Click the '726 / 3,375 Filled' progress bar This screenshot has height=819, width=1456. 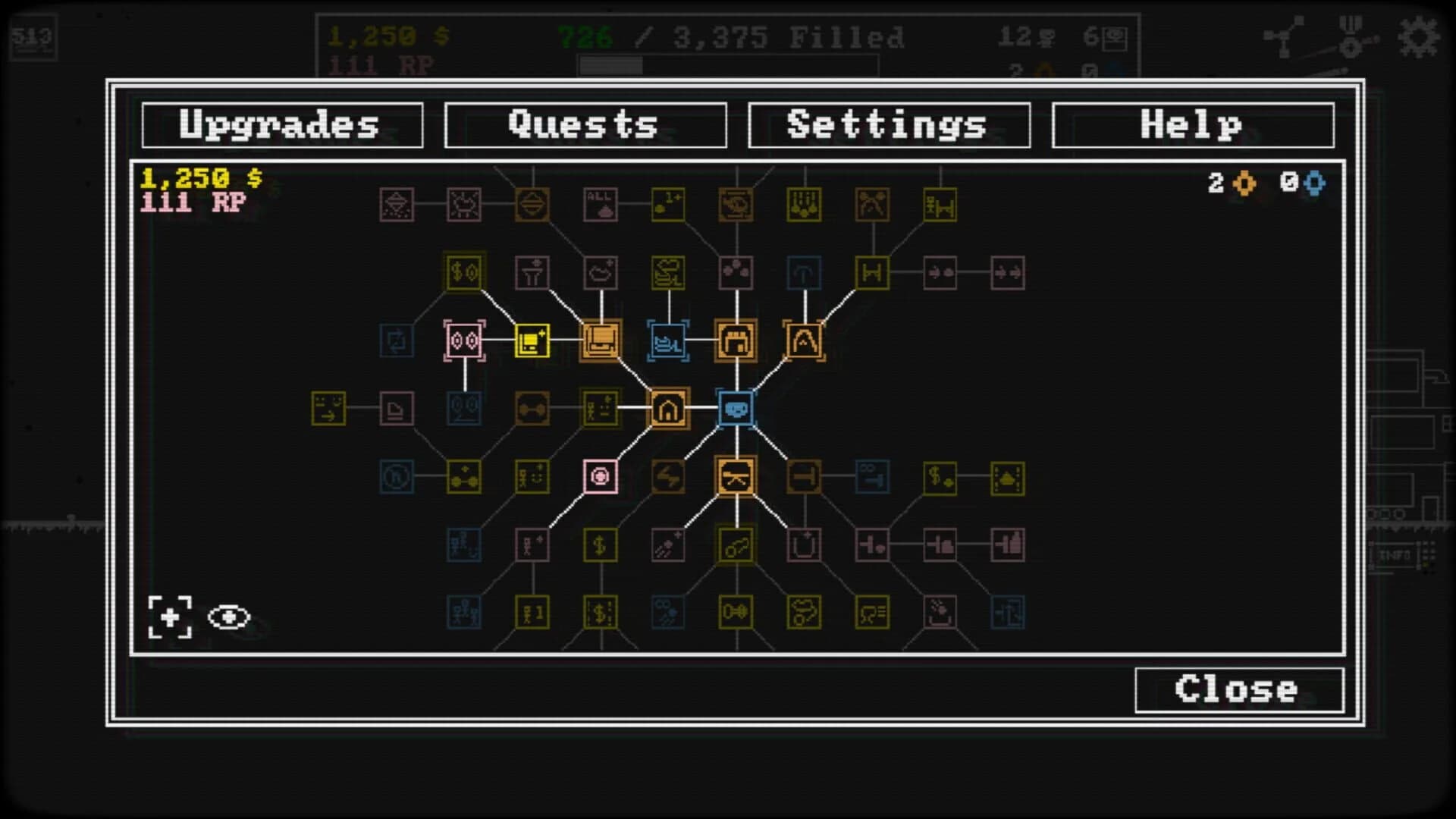(x=728, y=38)
